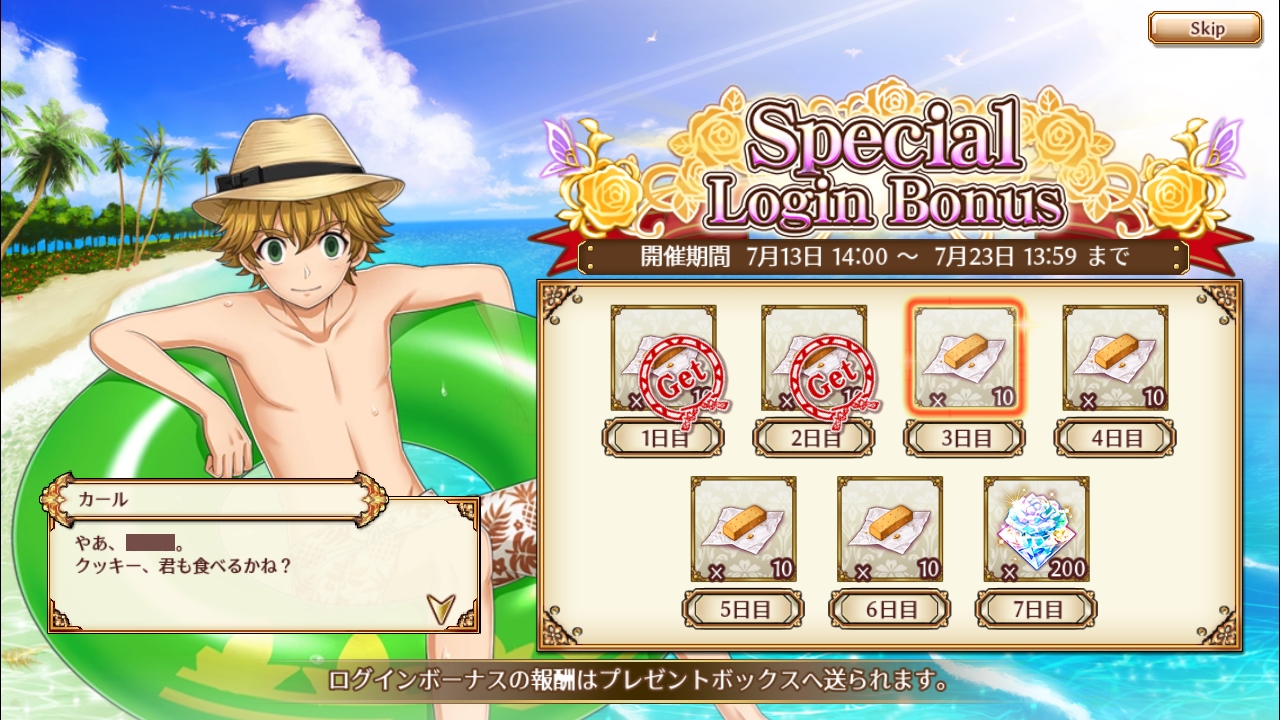The width and height of the screenshot is (1280, 720).
Task: Skip the login bonus scene
Action: 1204,29
